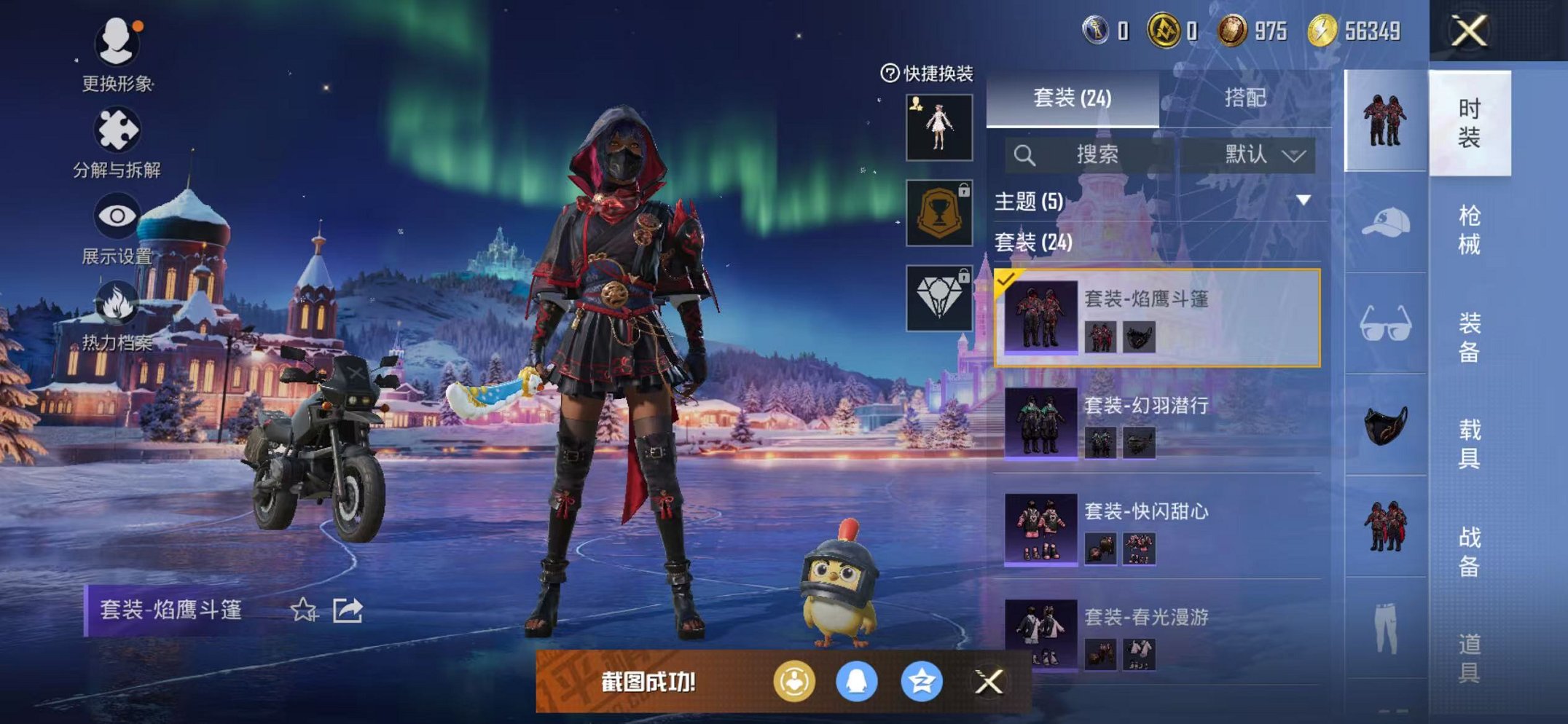The width and height of the screenshot is (1568, 724).
Task: Click the 搜索 search field
Action: click(x=1096, y=154)
